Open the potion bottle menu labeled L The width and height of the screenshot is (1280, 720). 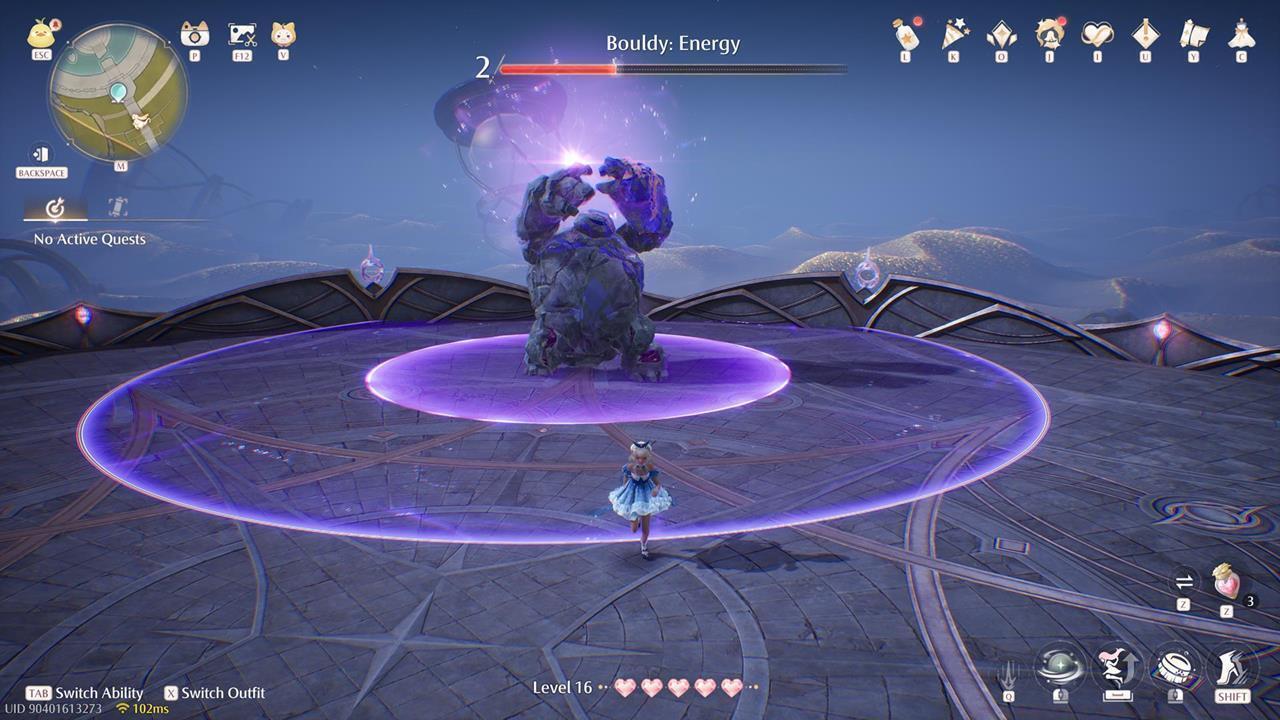pos(906,34)
